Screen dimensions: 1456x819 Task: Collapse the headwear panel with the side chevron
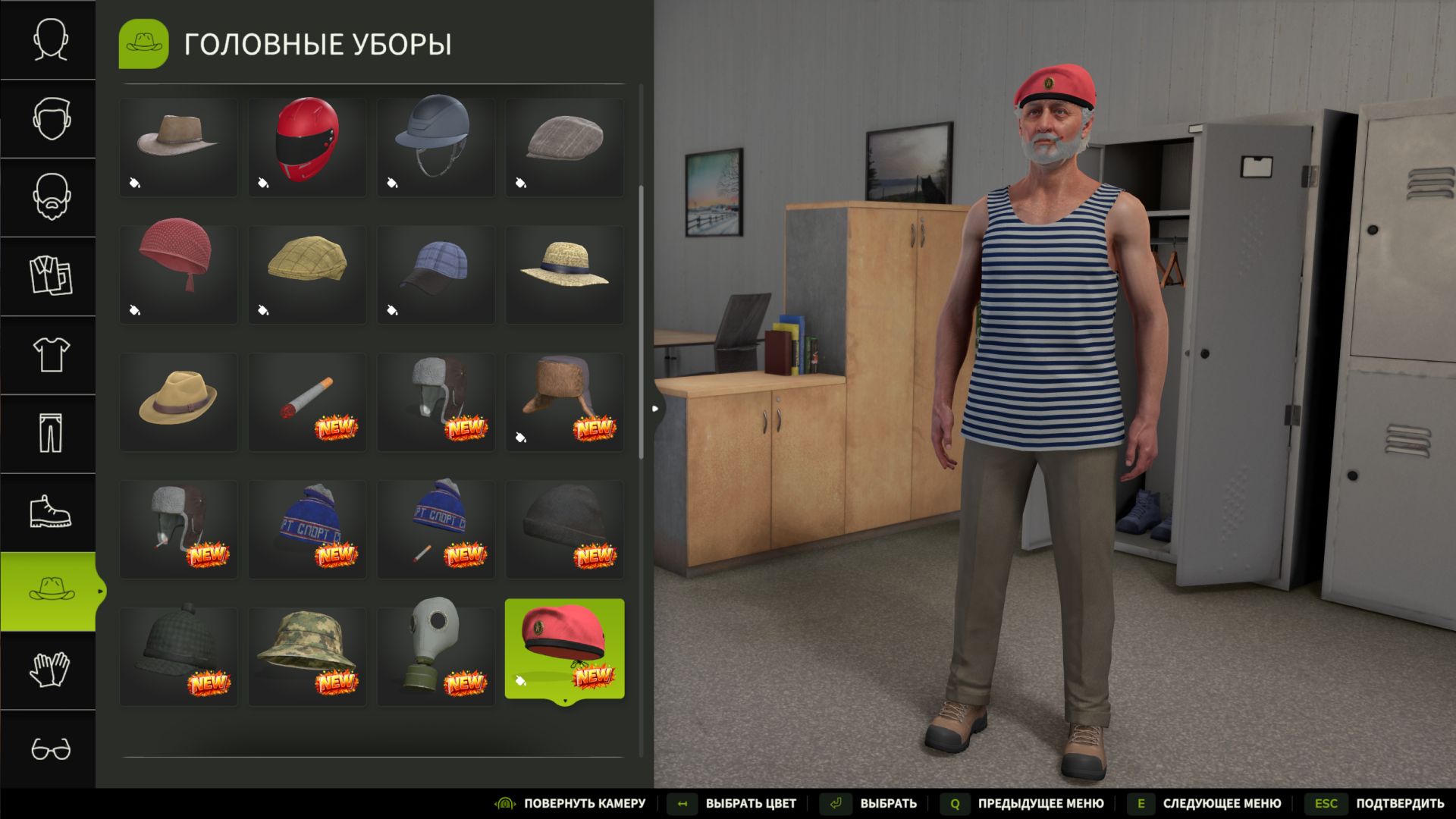(x=654, y=407)
